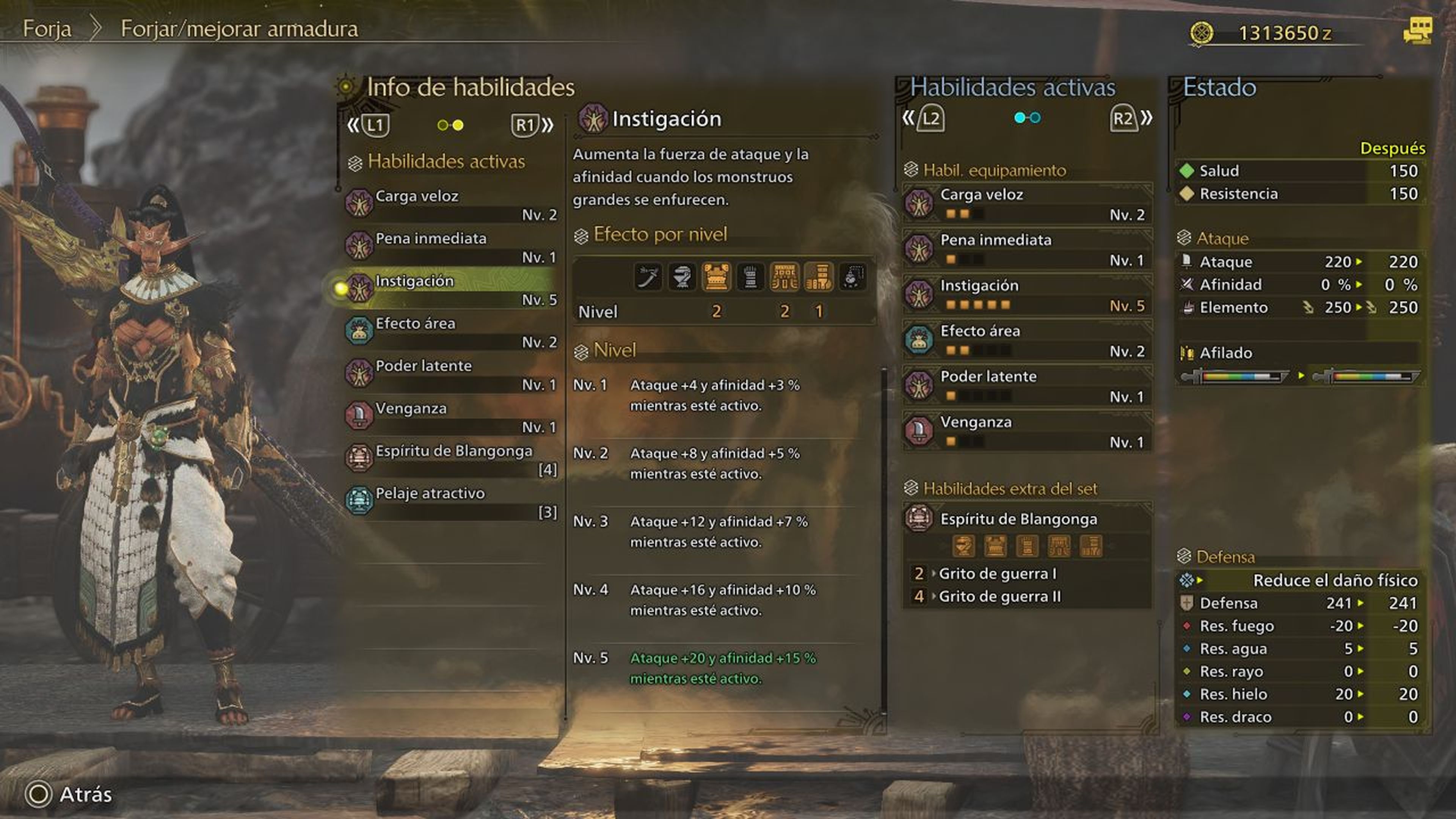Select the chest armor icon in Efecto por nivel
This screenshot has height=819, width=1456.
(716, 276)
